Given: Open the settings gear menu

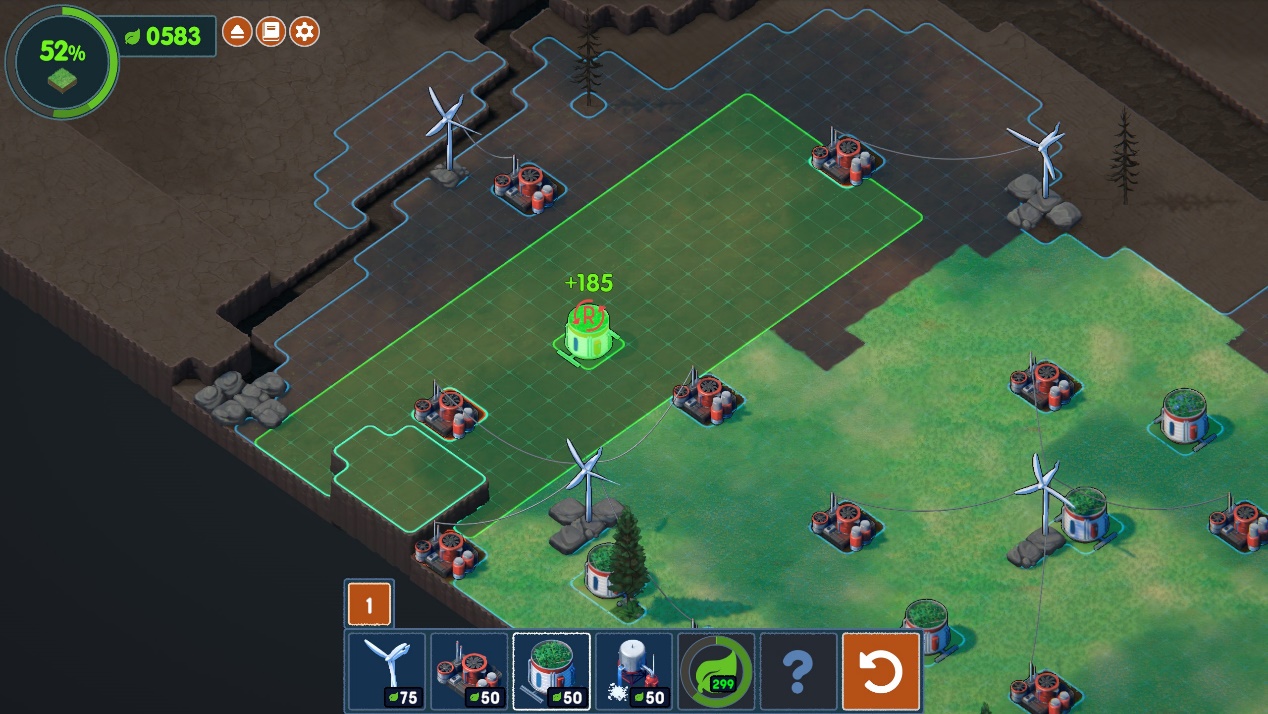Looking at the screenshot, I should [304, 32].
